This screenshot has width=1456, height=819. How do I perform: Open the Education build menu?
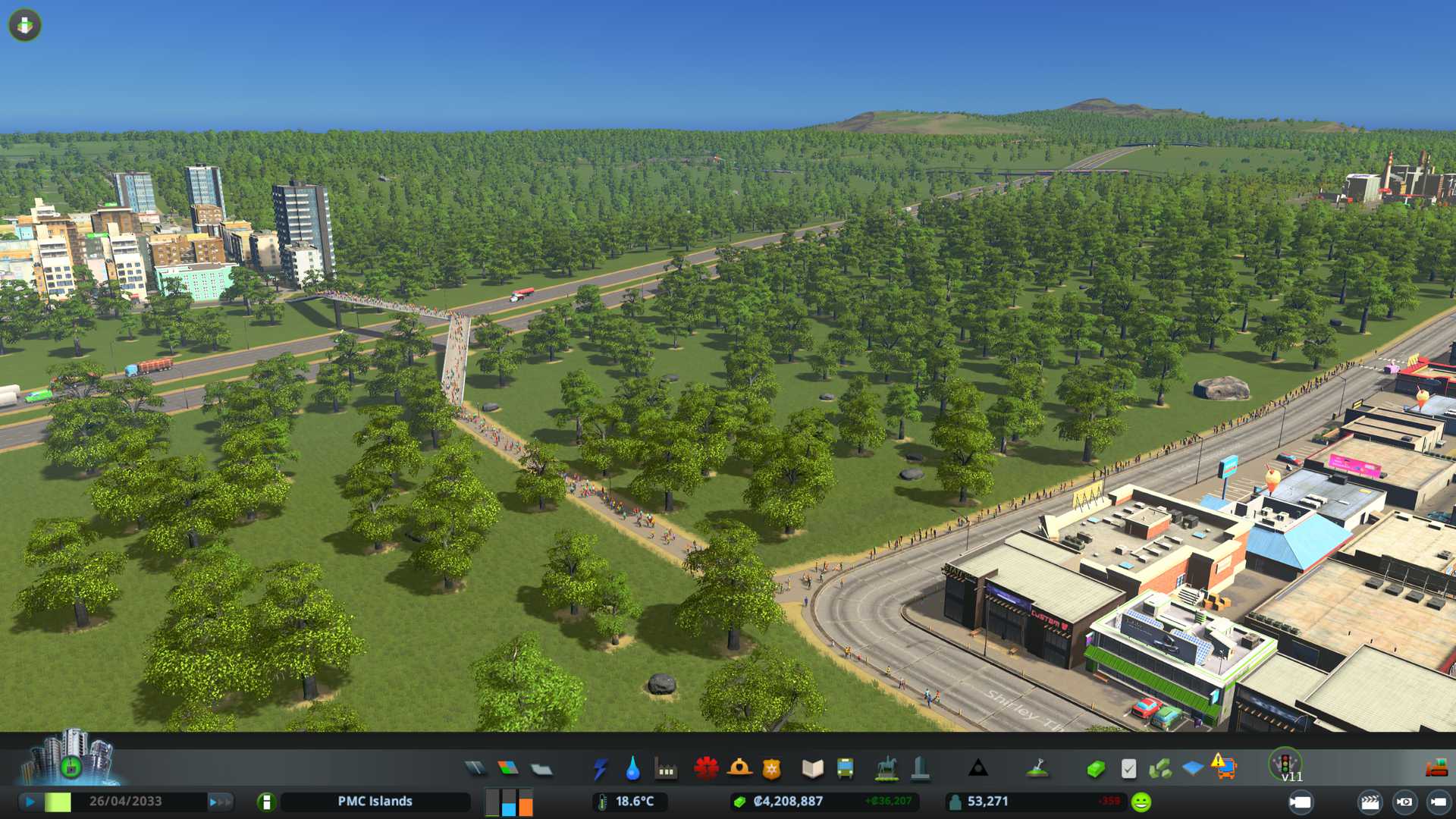[812, 769]
